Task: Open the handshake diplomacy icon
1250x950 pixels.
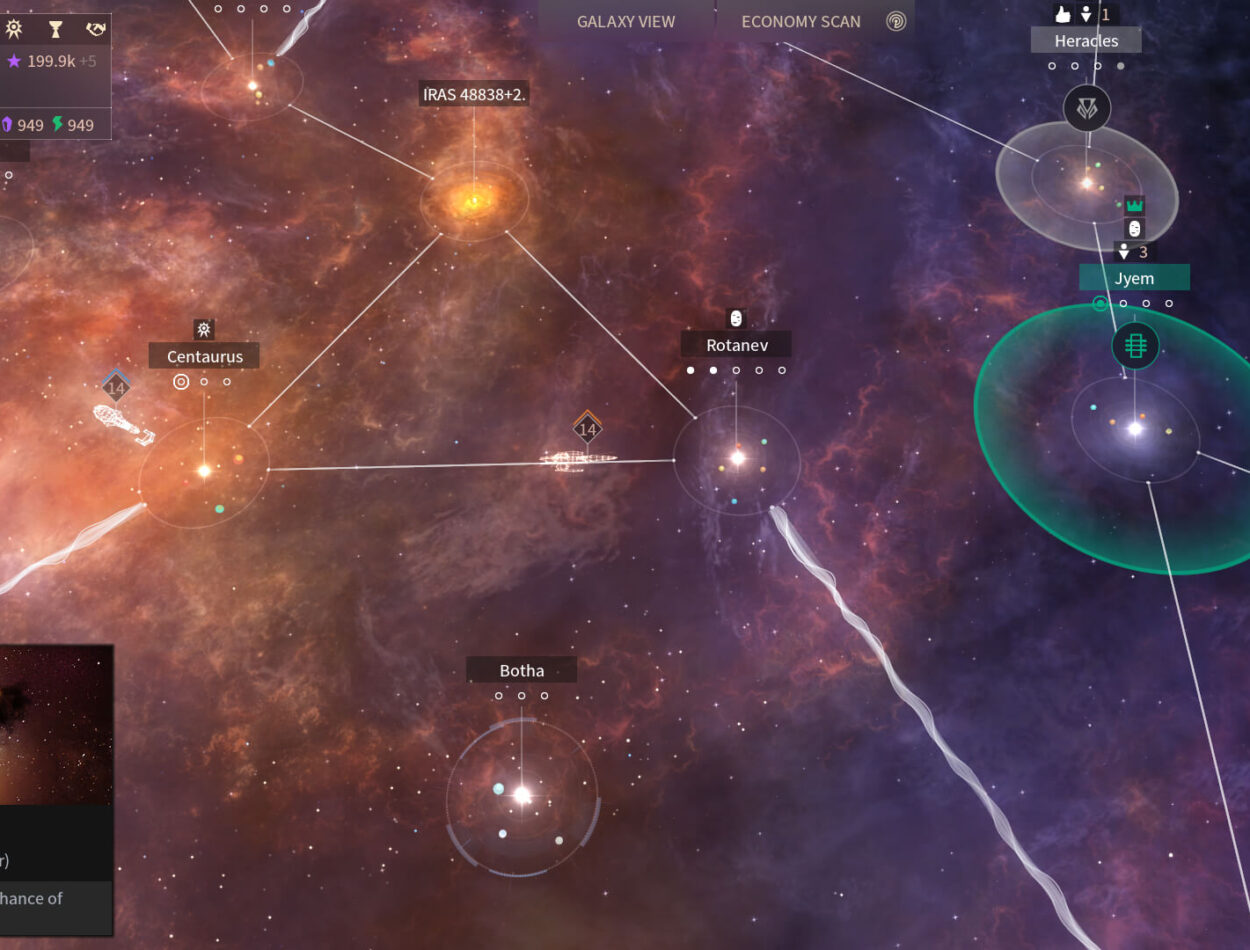Action: tap(95, 30)
